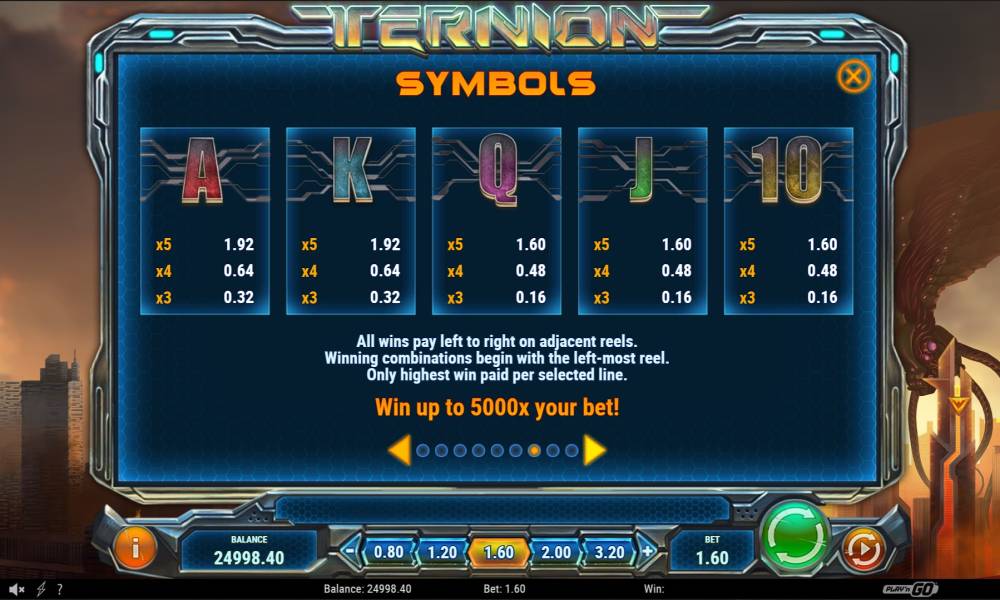Set the bet to 2.00
The width and height of the screenshot is (1000, 600).
click(555, 552)
